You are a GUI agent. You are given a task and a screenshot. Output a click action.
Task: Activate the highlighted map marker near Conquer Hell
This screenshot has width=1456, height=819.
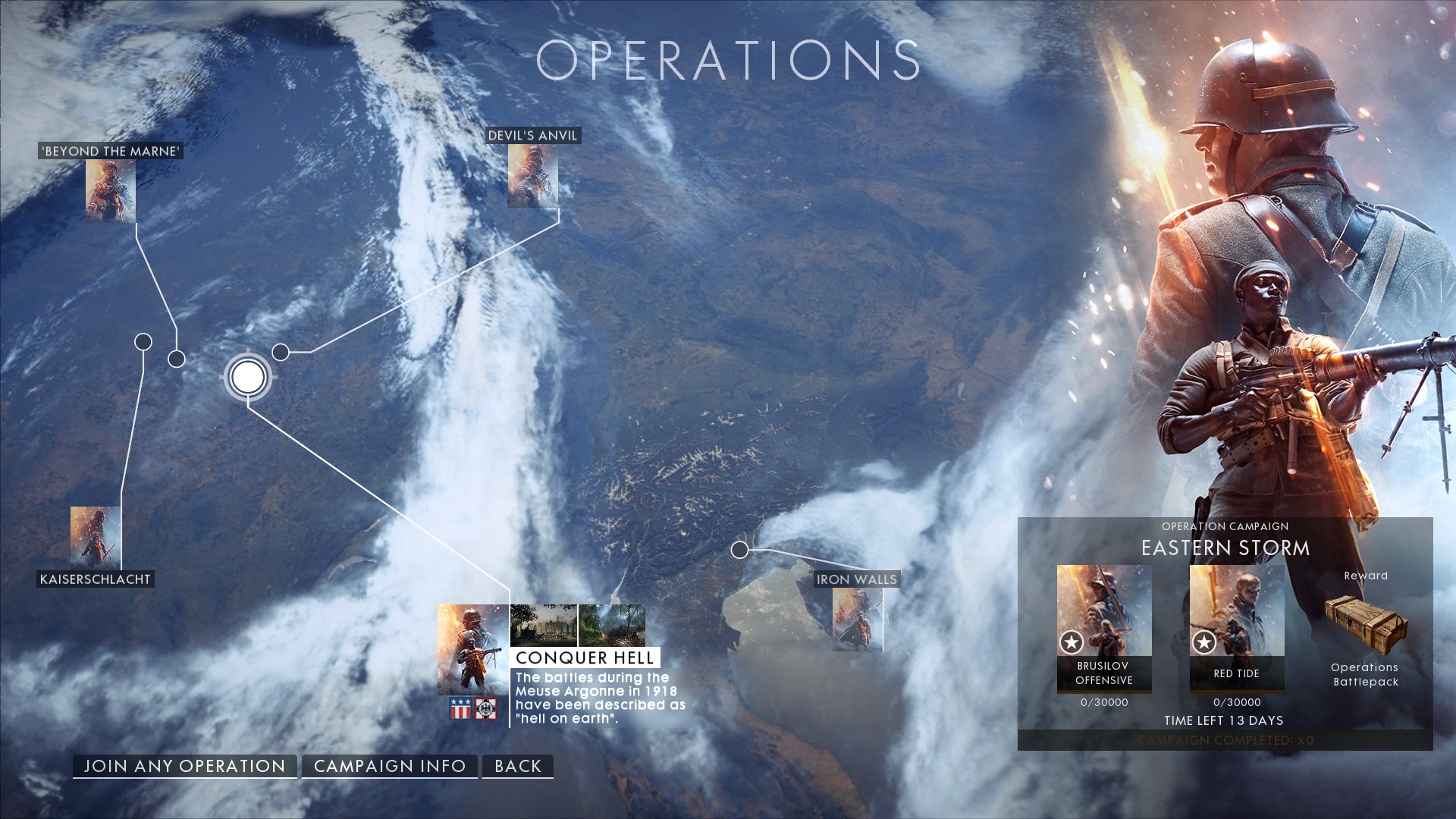[x=246, y=377]
